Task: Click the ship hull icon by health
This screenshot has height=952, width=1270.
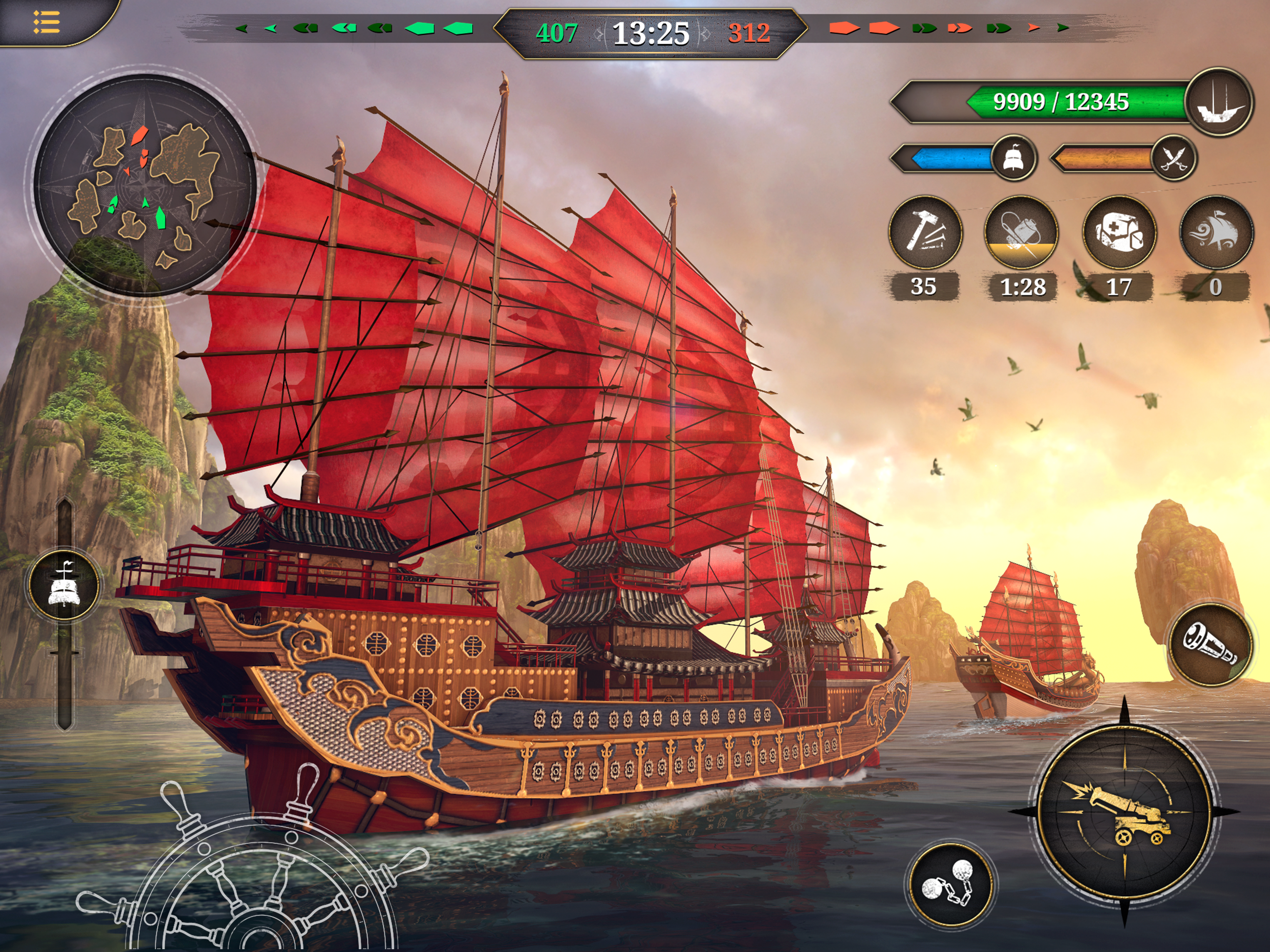Action: (x=1219, y=102)
